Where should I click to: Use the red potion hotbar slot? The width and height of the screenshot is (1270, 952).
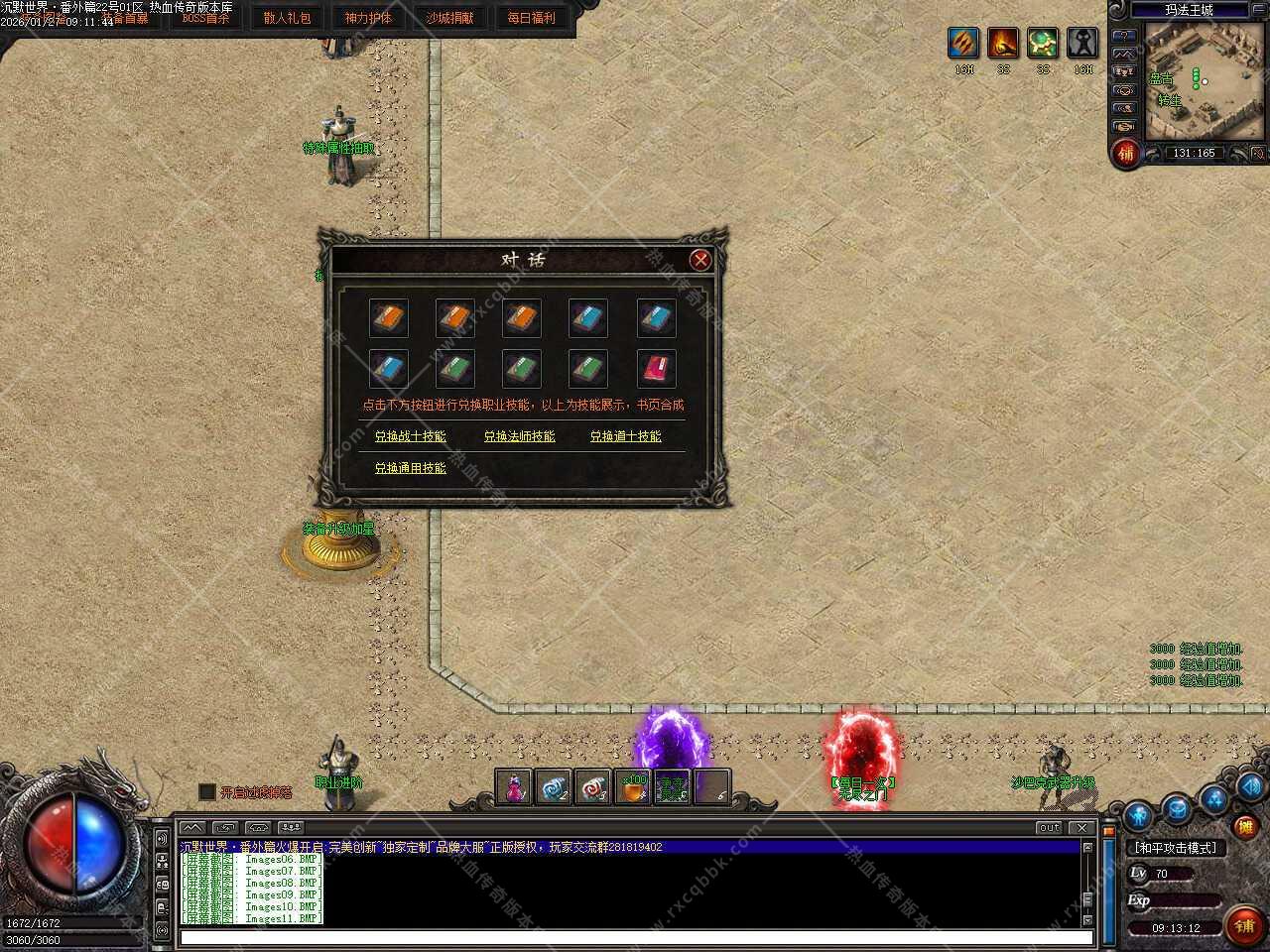tap(514, 787)
